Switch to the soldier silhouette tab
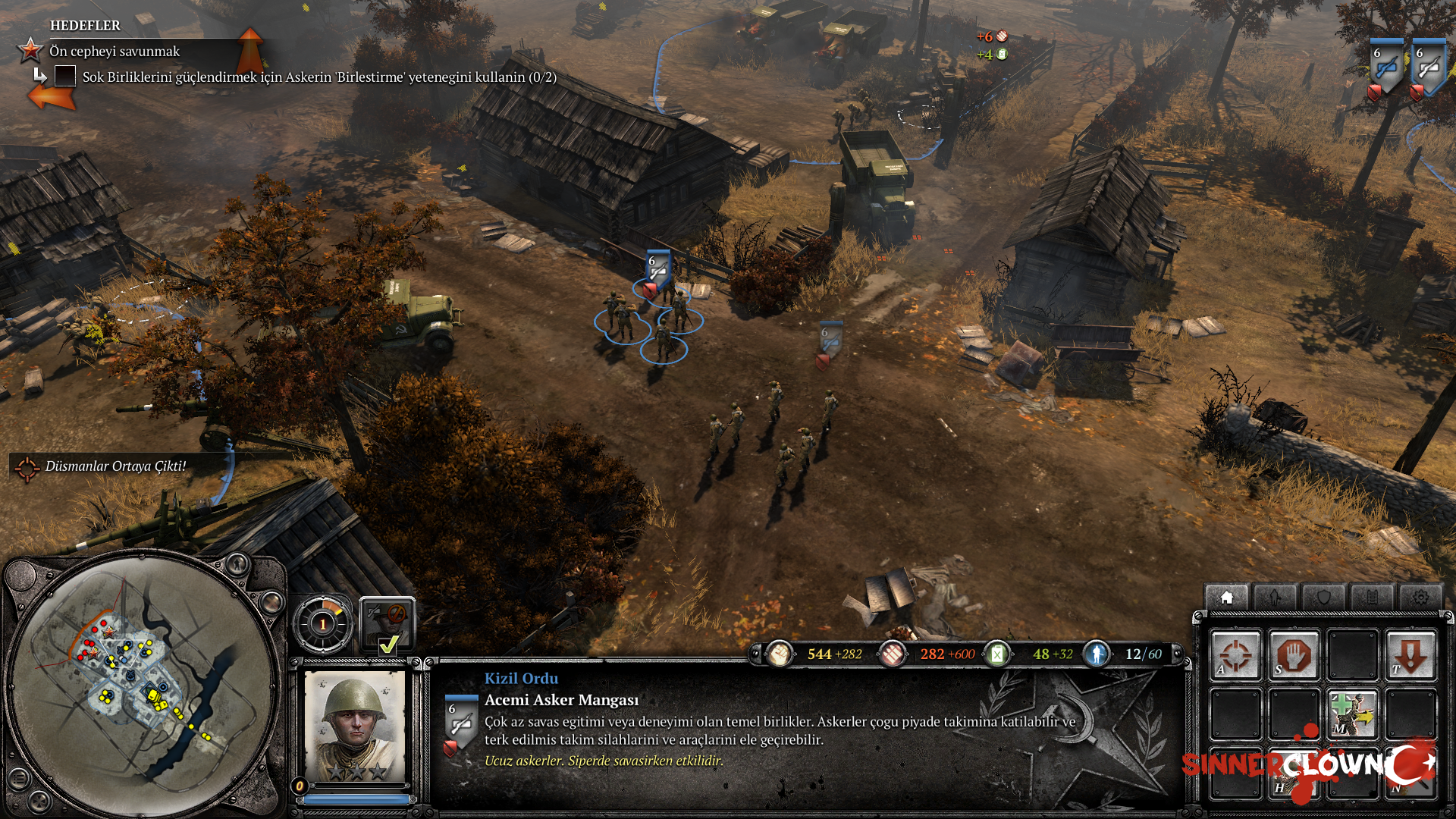Viewport: 1456px width, 819px height. pos(1275,598)
